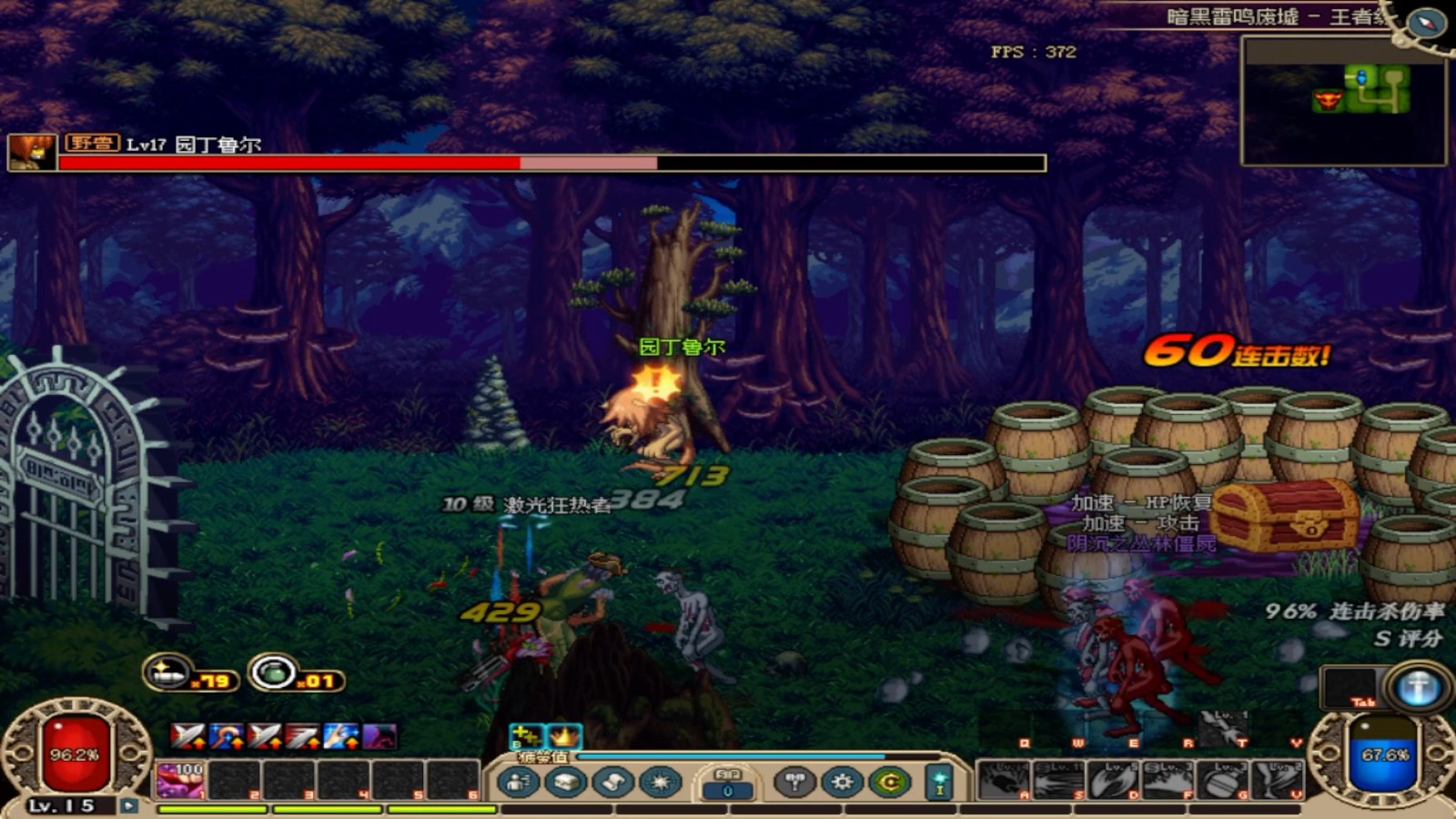Activate the skill in hotkey A slot
Viewport: 1456px width, 819px height.
(x=1003, y=780)
